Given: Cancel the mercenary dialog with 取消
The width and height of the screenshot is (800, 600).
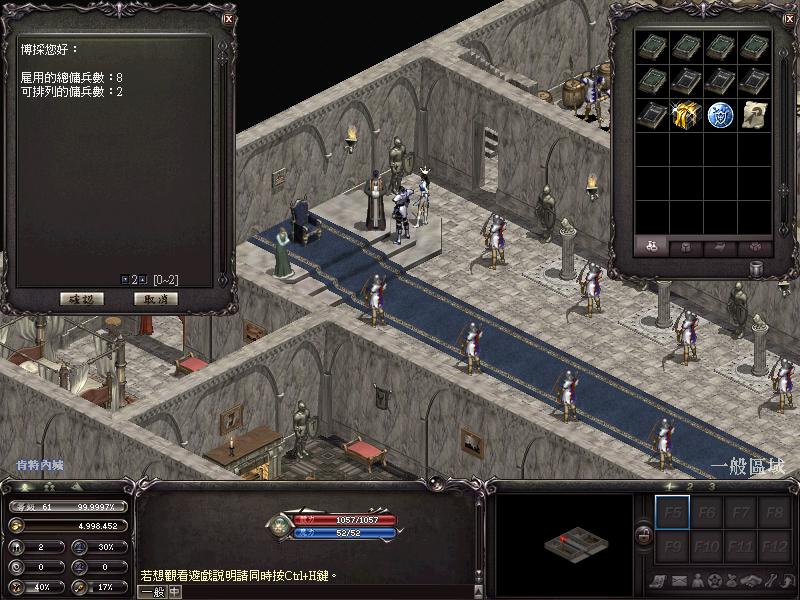Looking at the screenshot, I should [x=155, y=298].
